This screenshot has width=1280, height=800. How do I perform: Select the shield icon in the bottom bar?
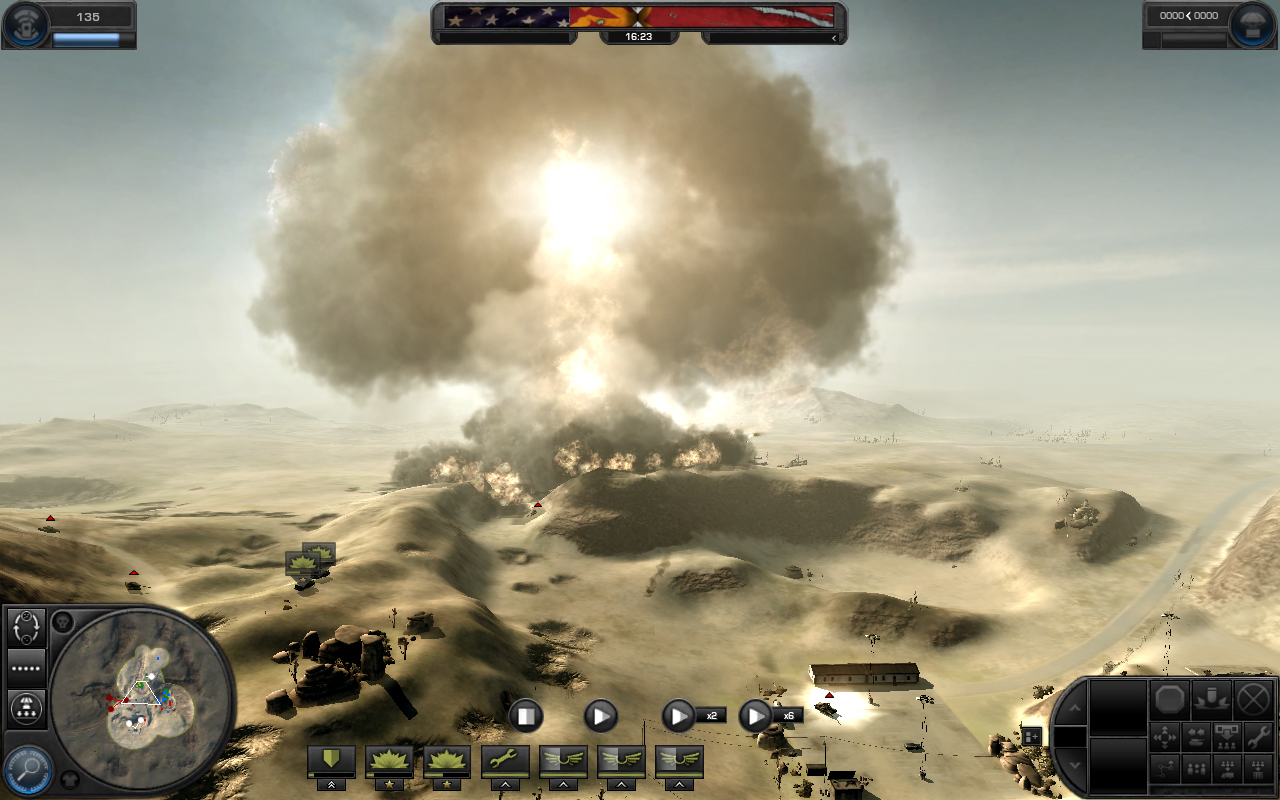tap(330, 760)
